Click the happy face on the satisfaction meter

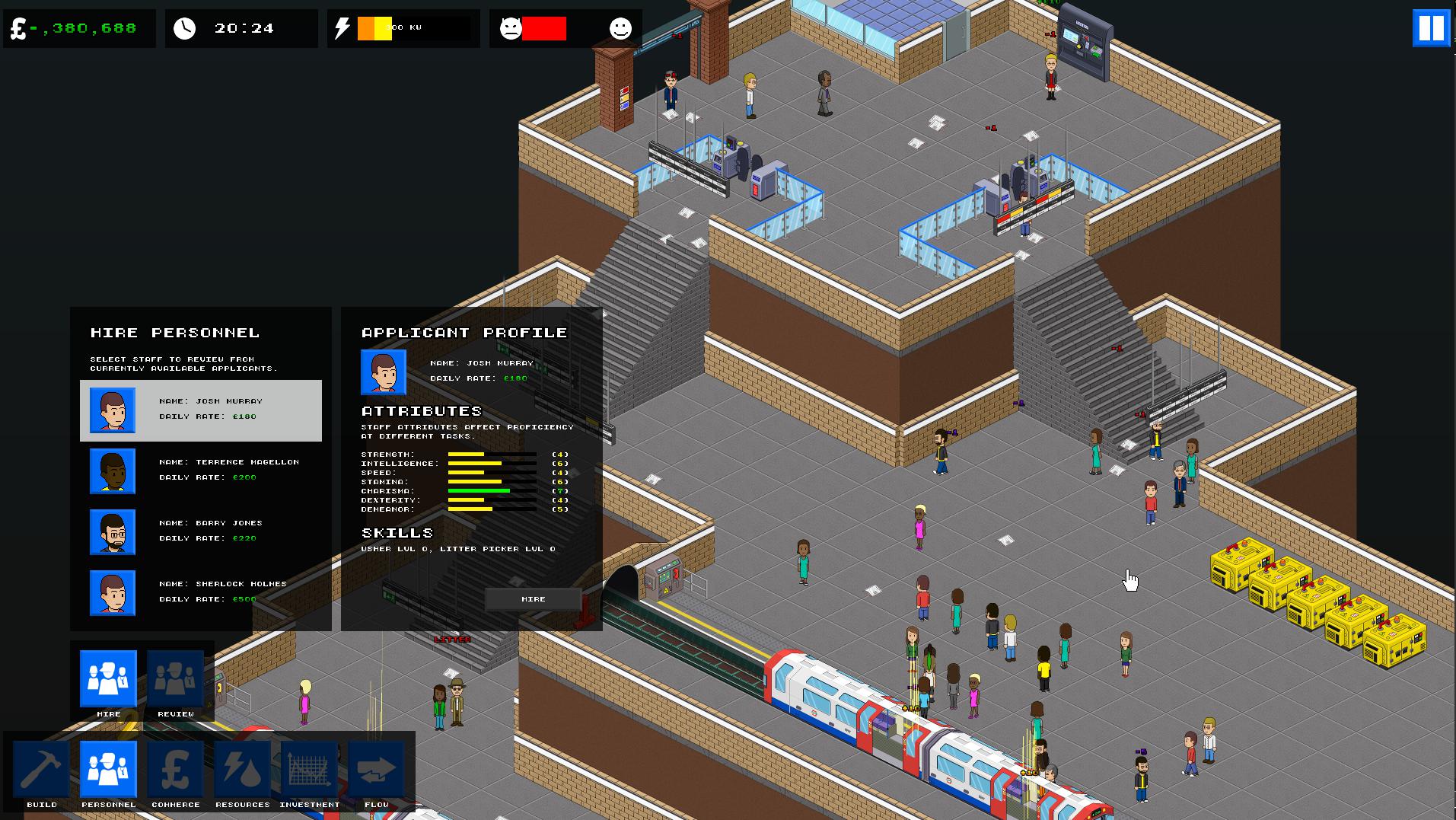pyautogui.click(x=621, y=29)
